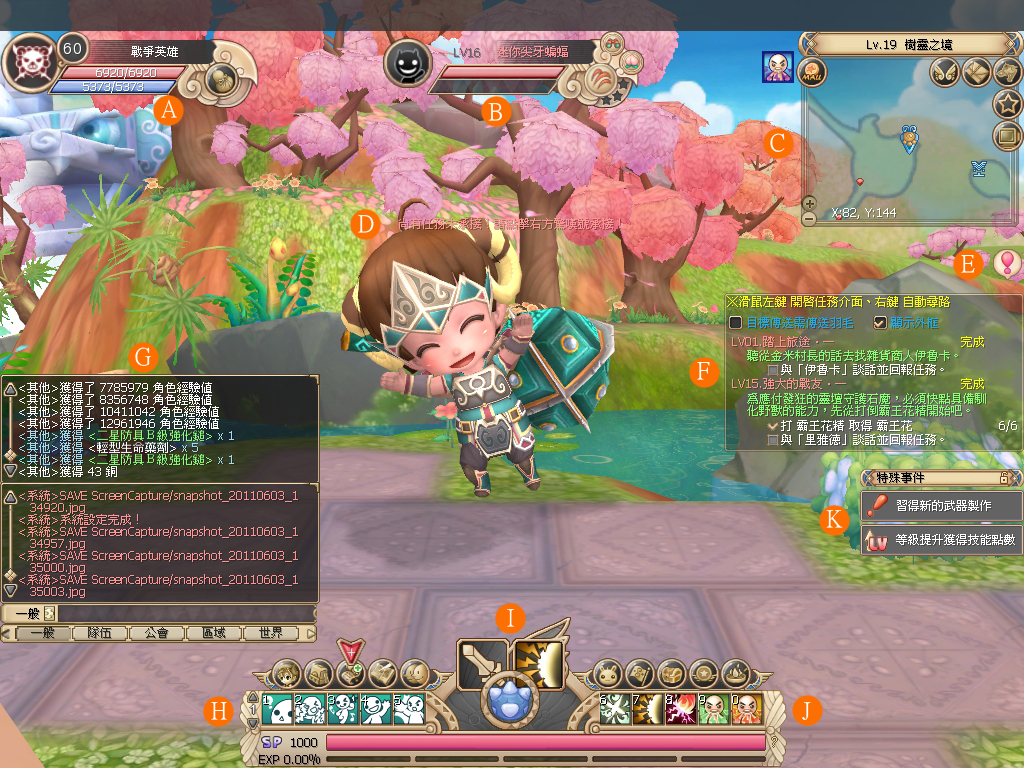Toggle the 目標傳送需傳送羽毛 checkbox
The height and width of the screenshot is (768, 1024).
735,323
